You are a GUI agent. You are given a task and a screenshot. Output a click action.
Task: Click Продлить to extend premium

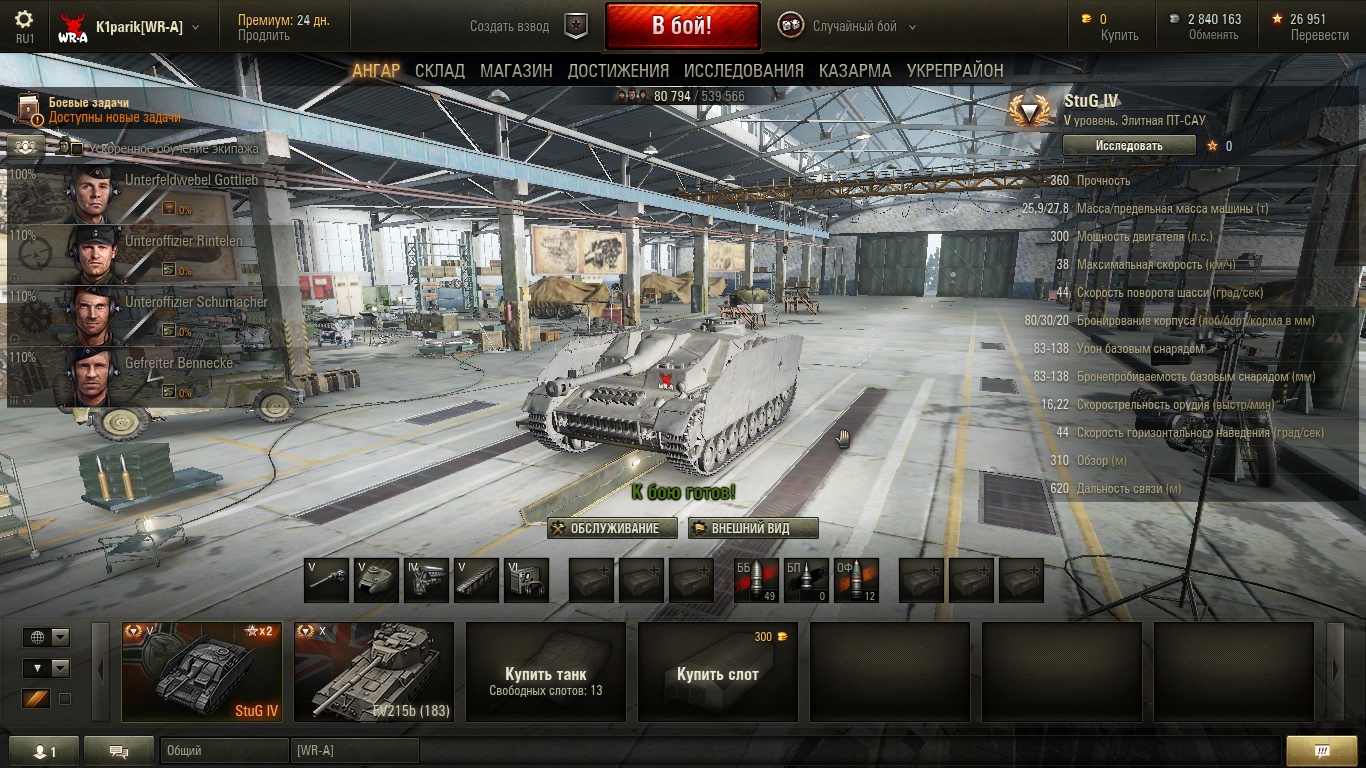tap(264, 36)
